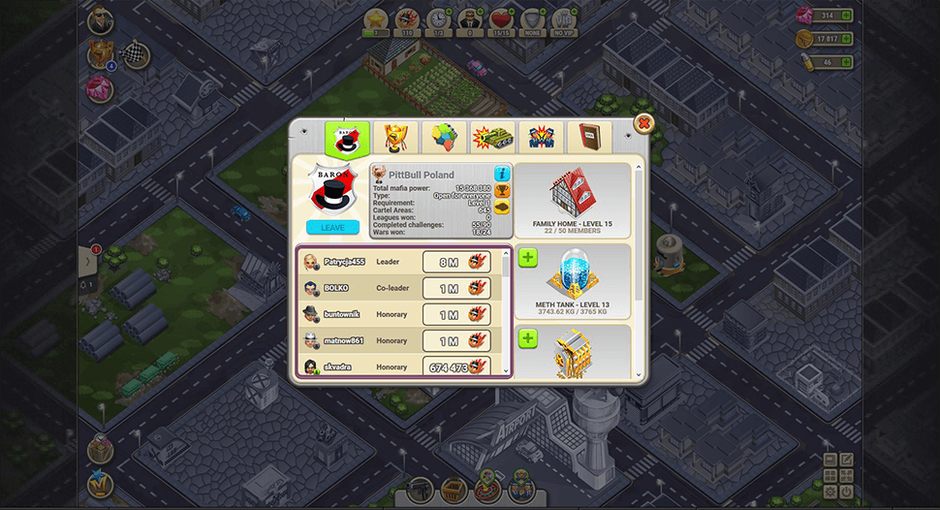Click the blue info button
Screen dimensions: 940x510
pyautogui.click(x=502, y=174)
